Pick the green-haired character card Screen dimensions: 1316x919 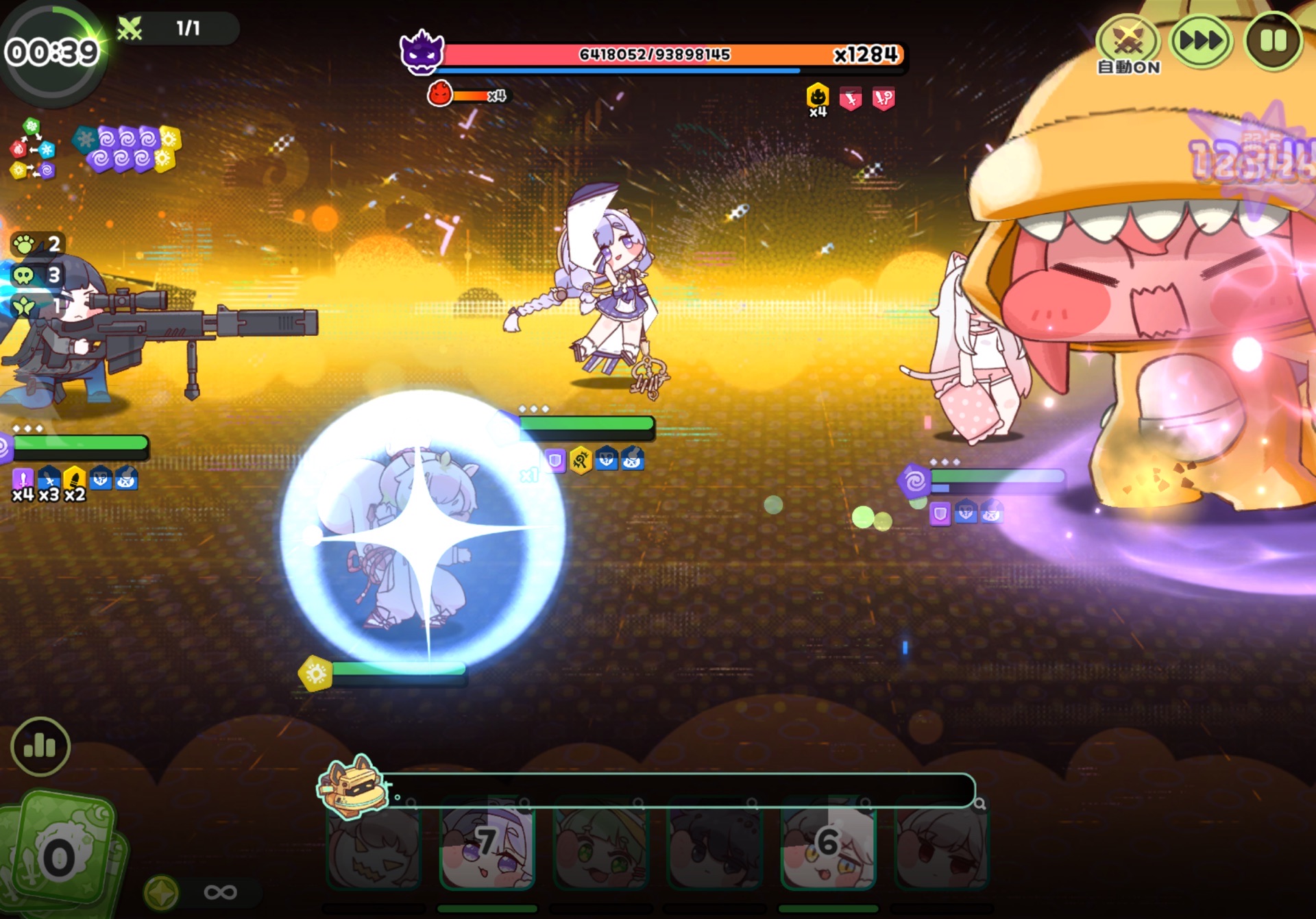click(601, 846)
